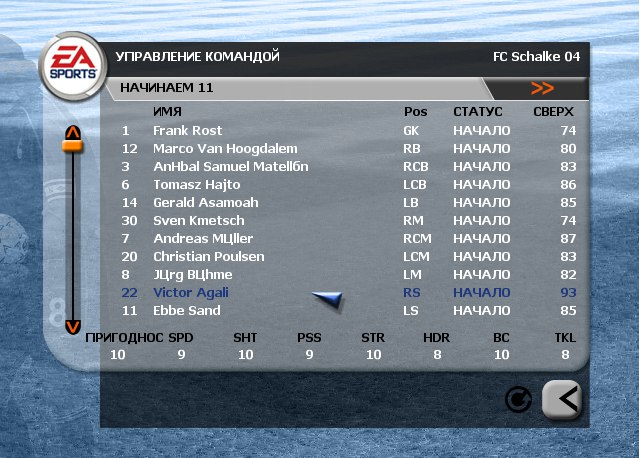640x458 pixels.
Task: Click the scroll down arrow
Action: pos(72,326)
